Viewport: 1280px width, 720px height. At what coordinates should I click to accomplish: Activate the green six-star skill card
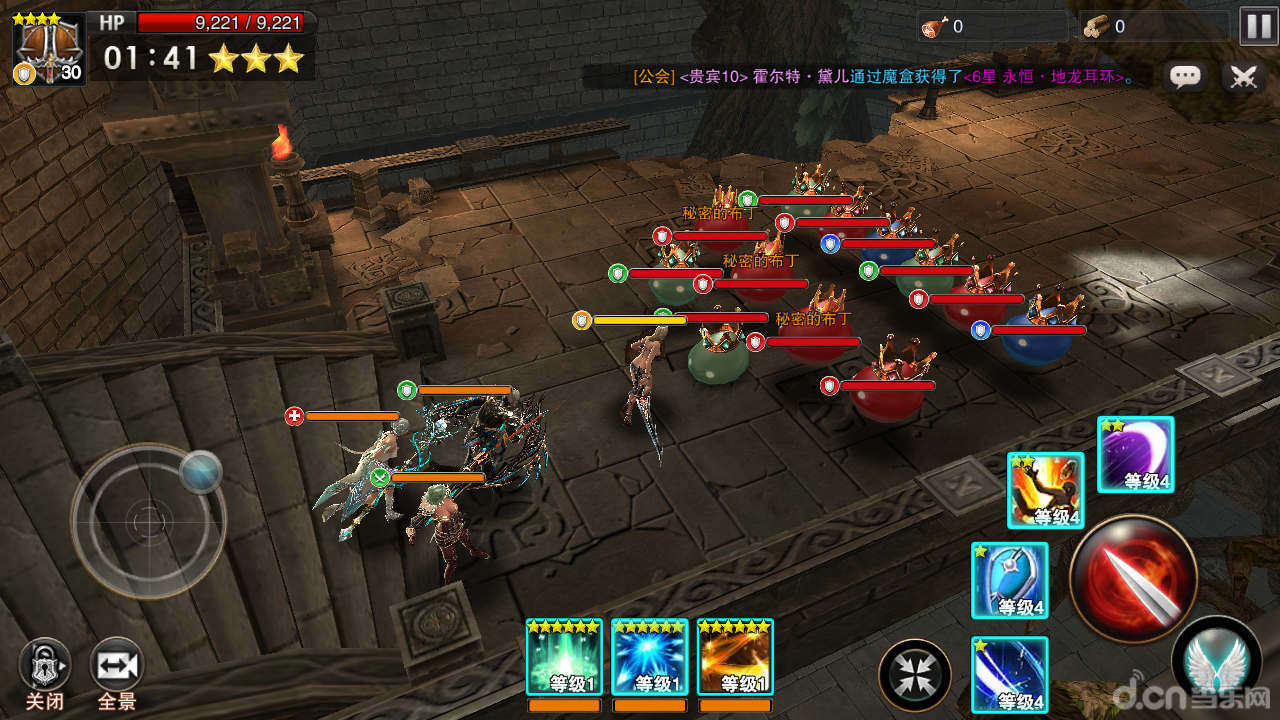pyautogui.click(x=564, y=656)
